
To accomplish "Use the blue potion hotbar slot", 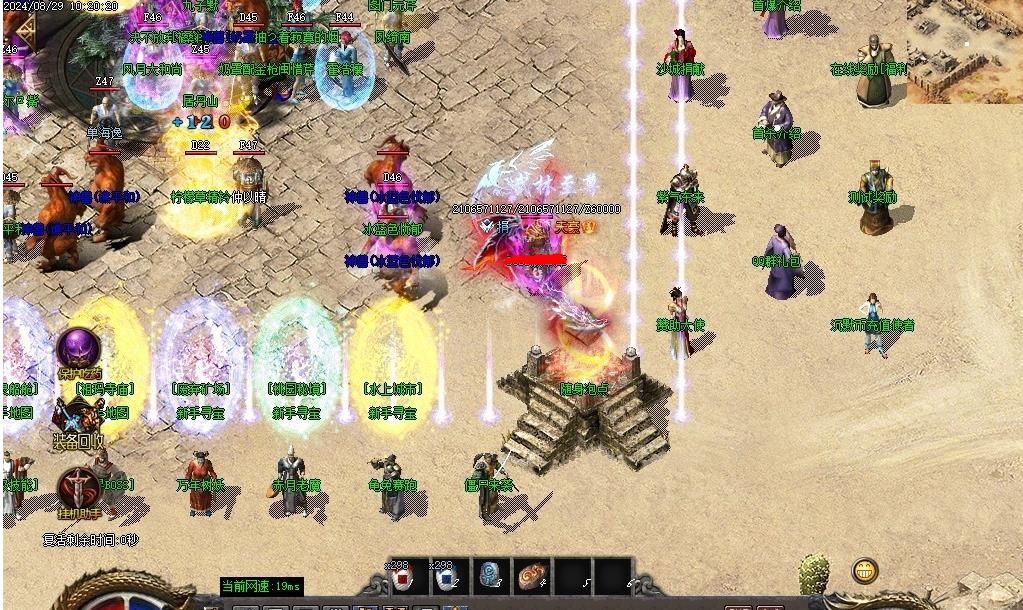I will 446,578.
